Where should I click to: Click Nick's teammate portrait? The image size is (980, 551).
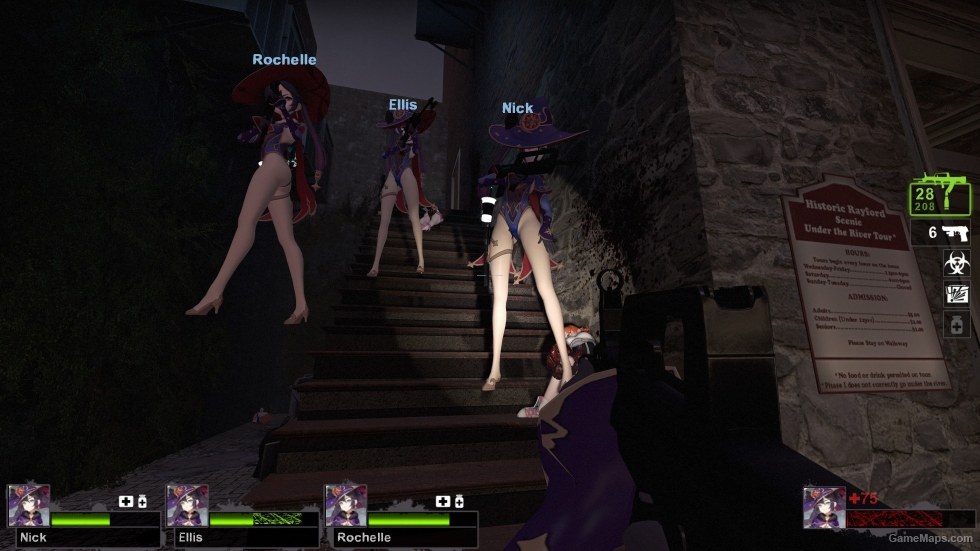[x=29, y=506]
